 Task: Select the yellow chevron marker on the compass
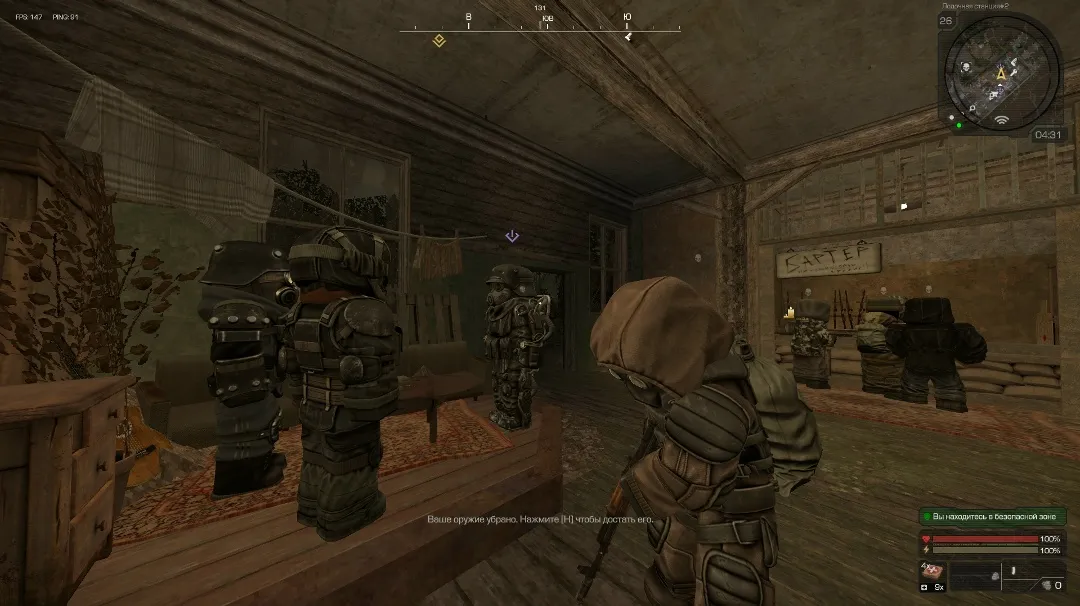(x=438, y=40)
